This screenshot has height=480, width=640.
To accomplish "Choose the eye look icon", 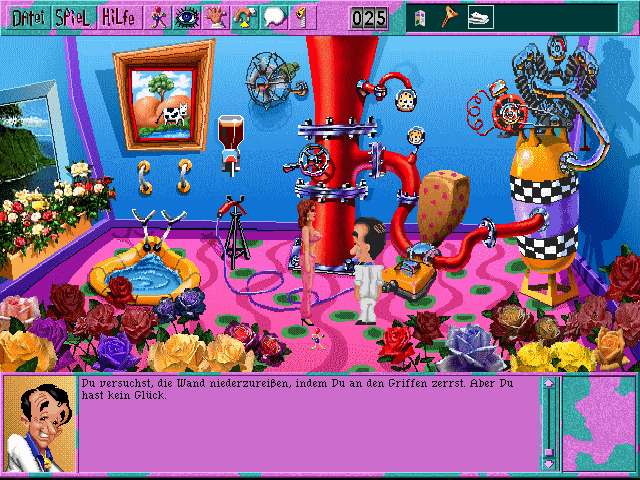I will pyautogui.click(x=186, y=17).
